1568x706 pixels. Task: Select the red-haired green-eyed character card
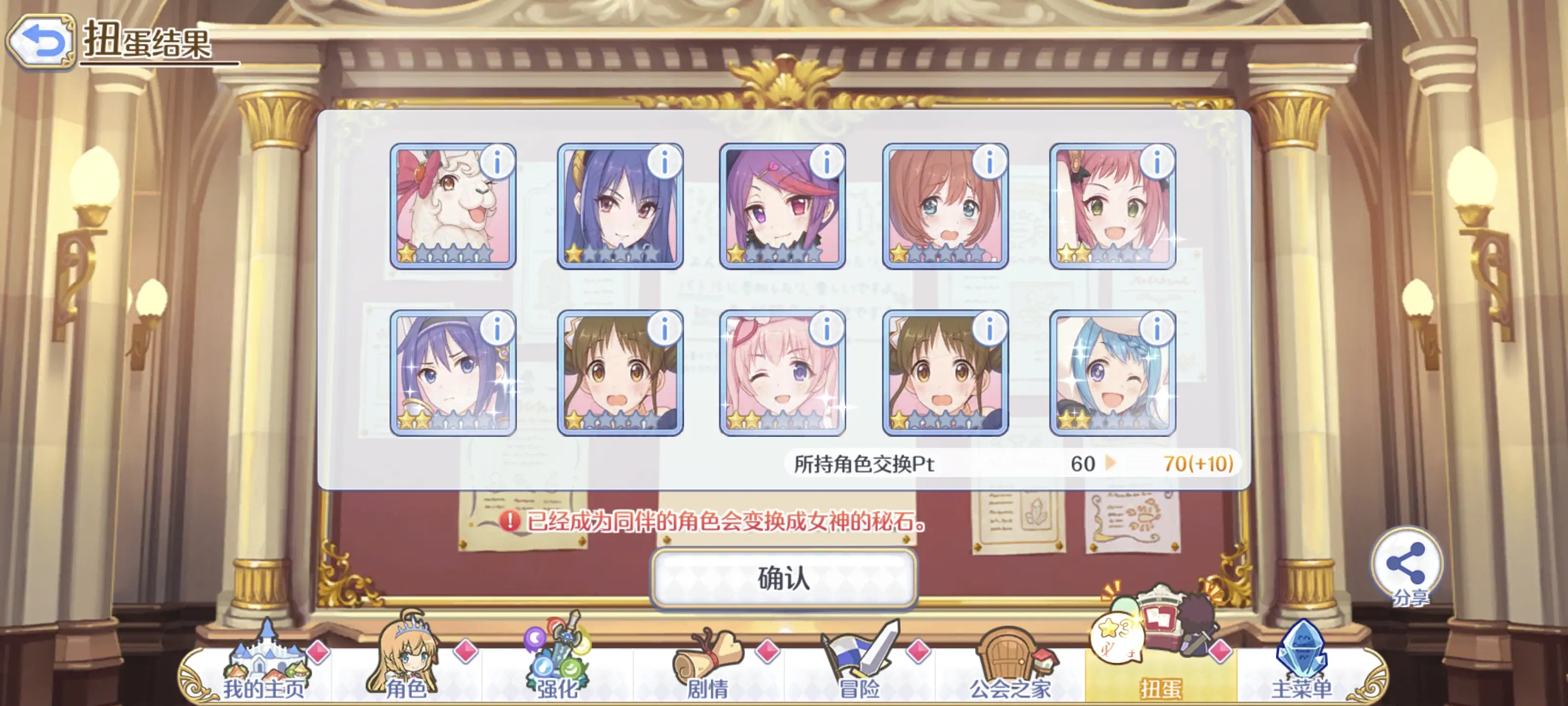click(x=1112, y=206)
